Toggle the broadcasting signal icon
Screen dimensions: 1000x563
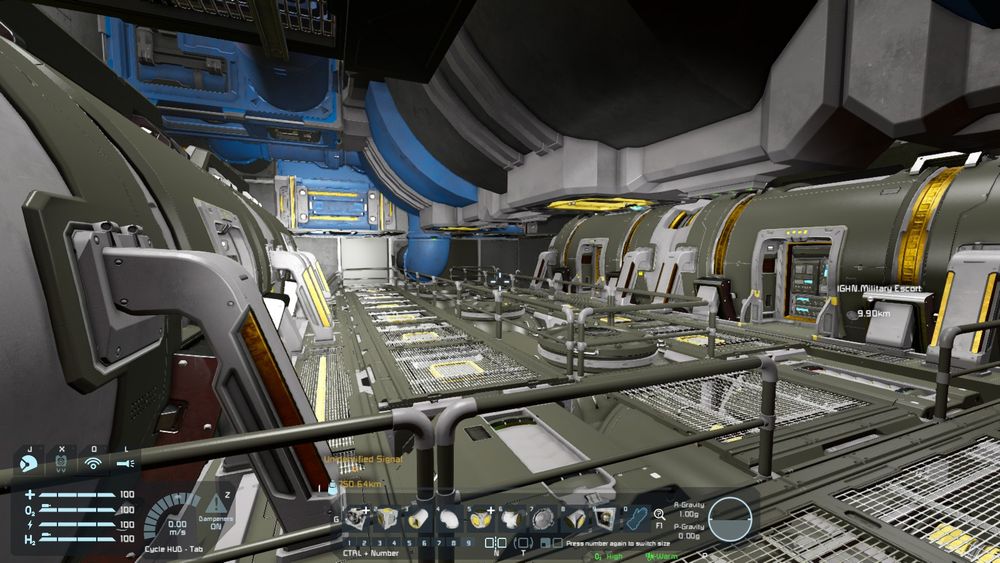[93, 464]
